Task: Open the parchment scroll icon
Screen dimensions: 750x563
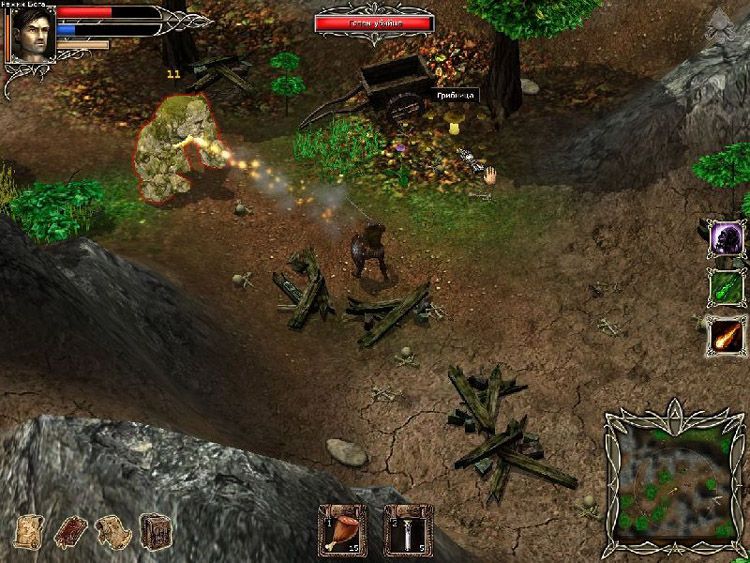Action: point(29,530)
